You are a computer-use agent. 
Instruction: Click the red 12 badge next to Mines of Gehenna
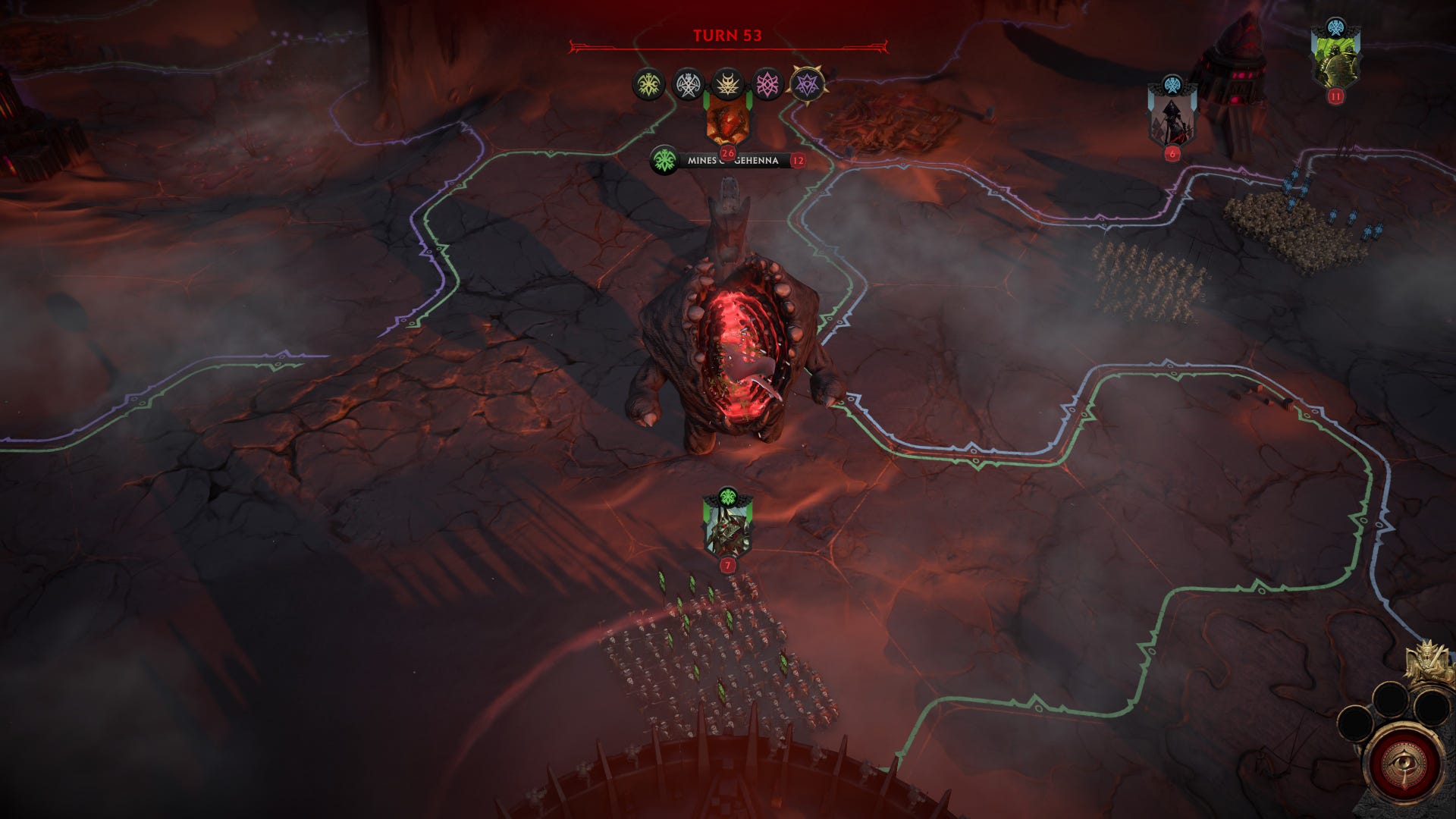[x=799, y=162]
